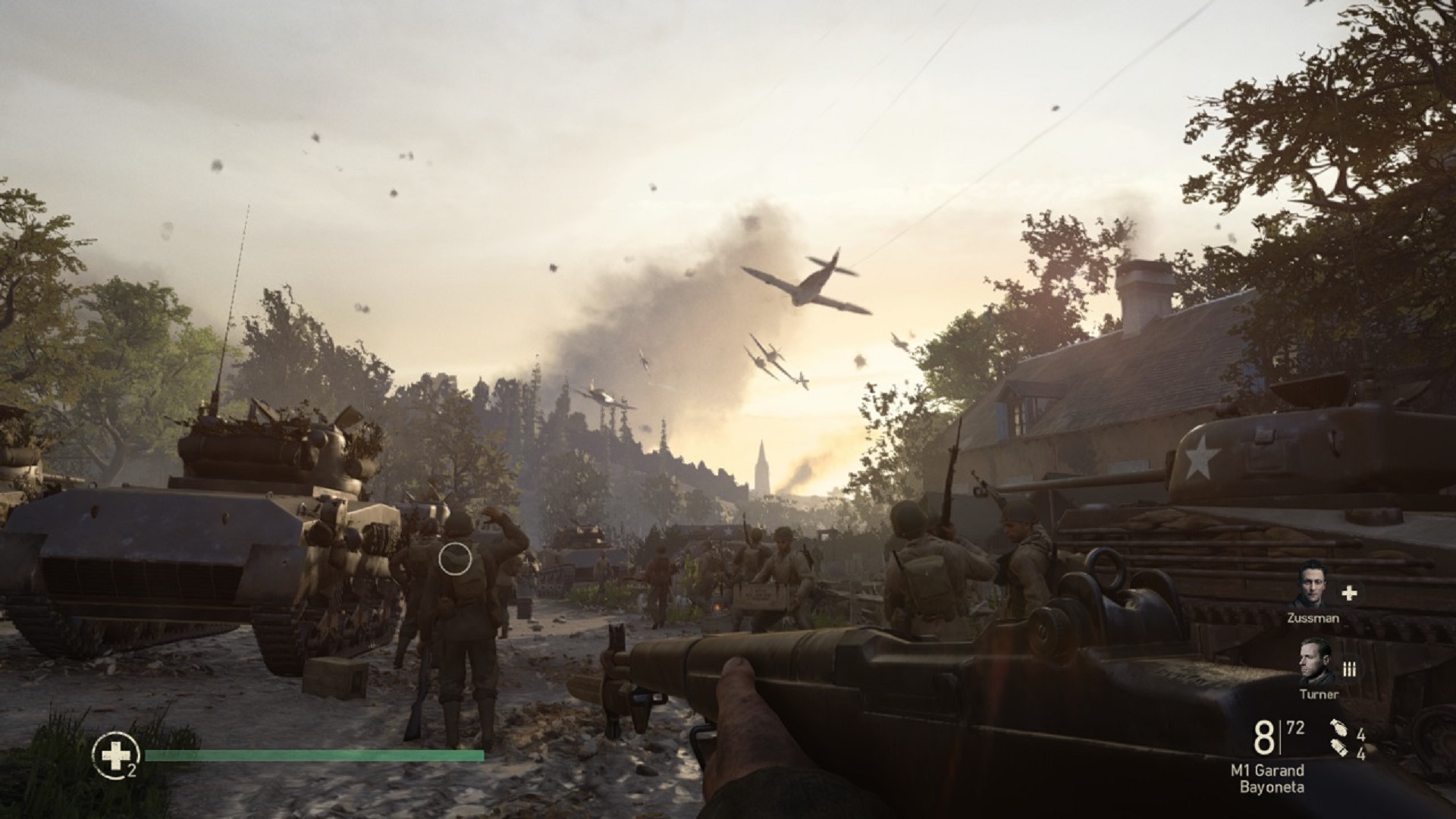Request ammo with Turner's bullets icon
This screenshot has height=819, width=1456.
[x=1349, y=669]
